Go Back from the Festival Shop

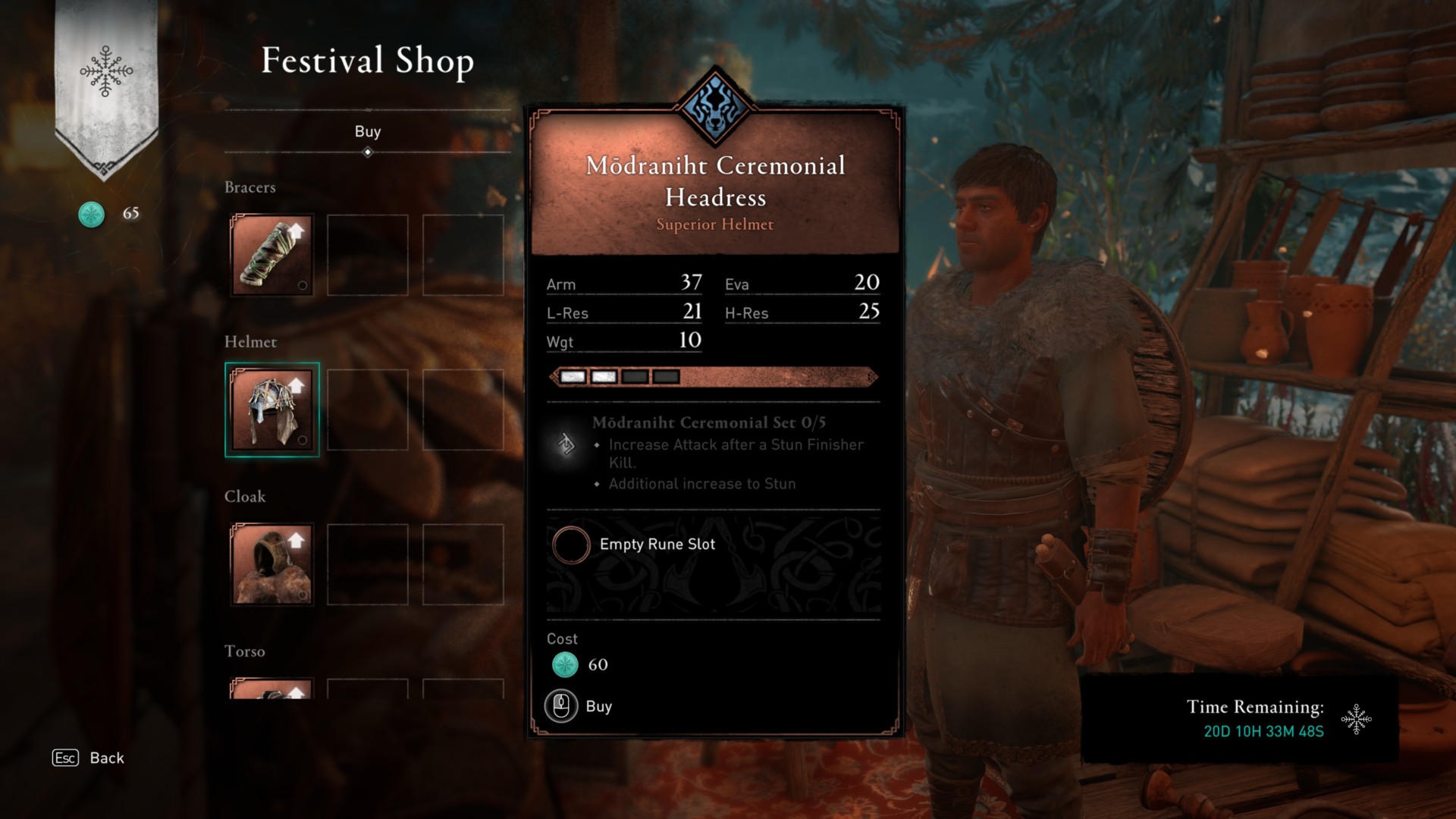click(89, 758)
